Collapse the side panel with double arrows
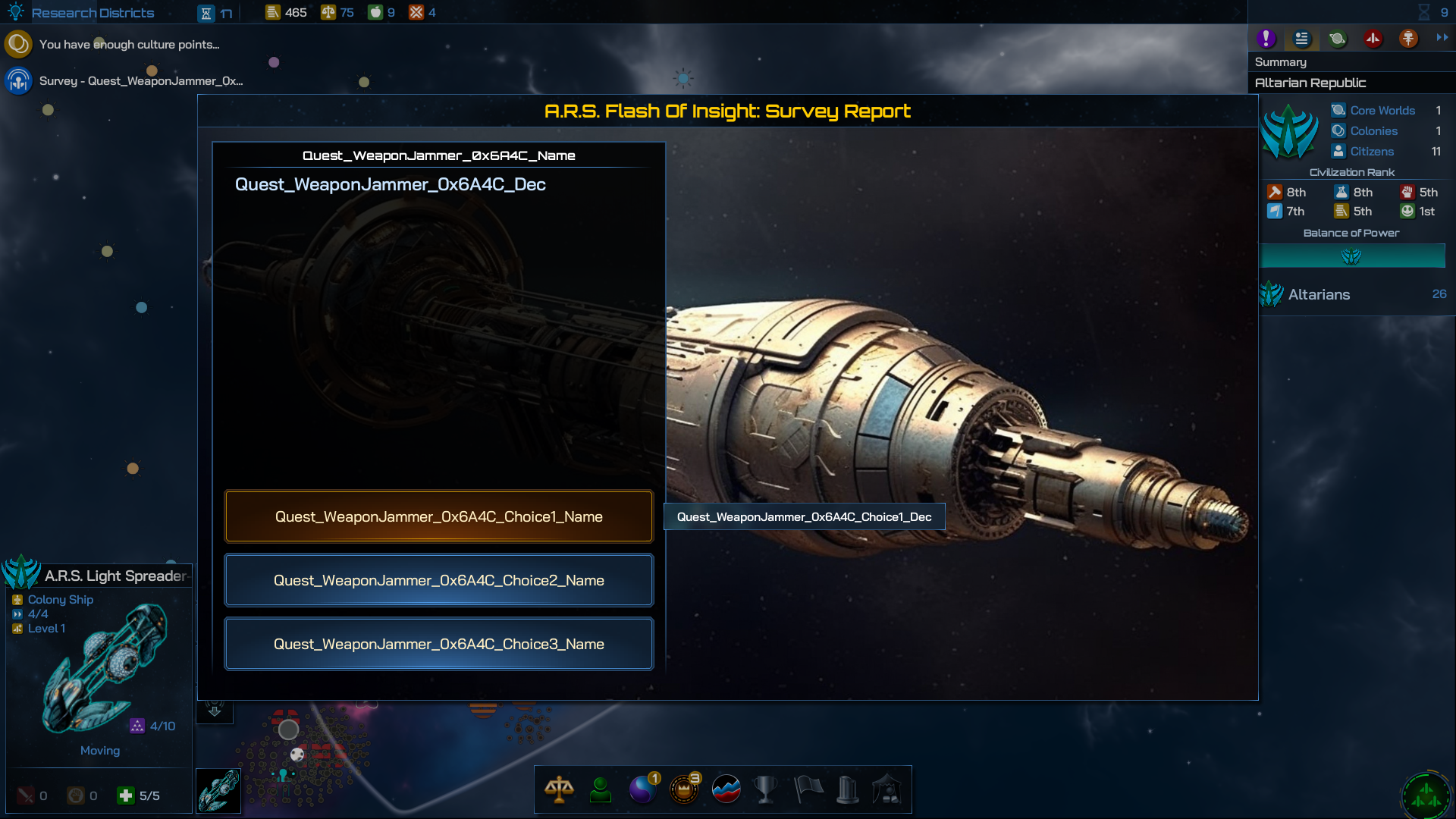 1442,37
